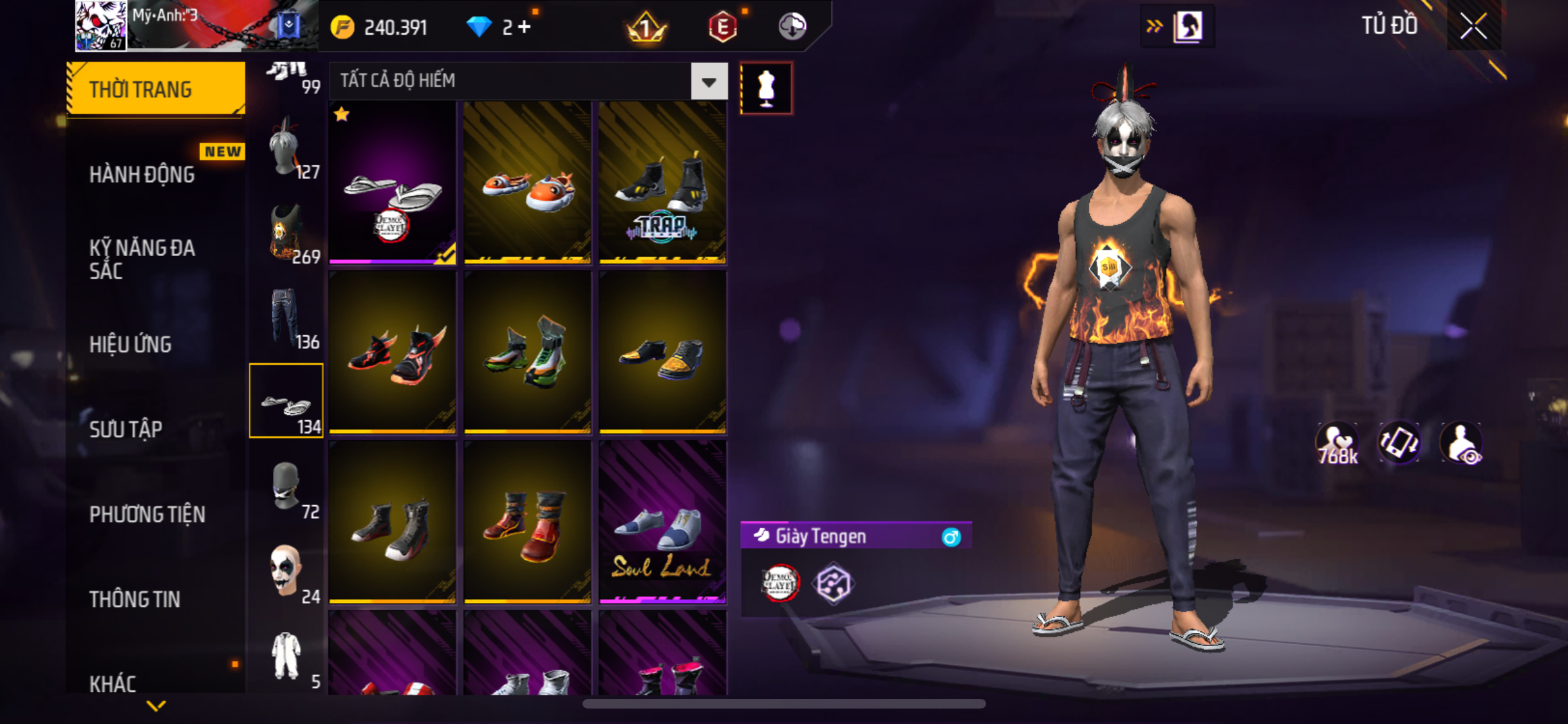Select the hair category with 127 items
1568x724 pixels.
pos(286,148)
